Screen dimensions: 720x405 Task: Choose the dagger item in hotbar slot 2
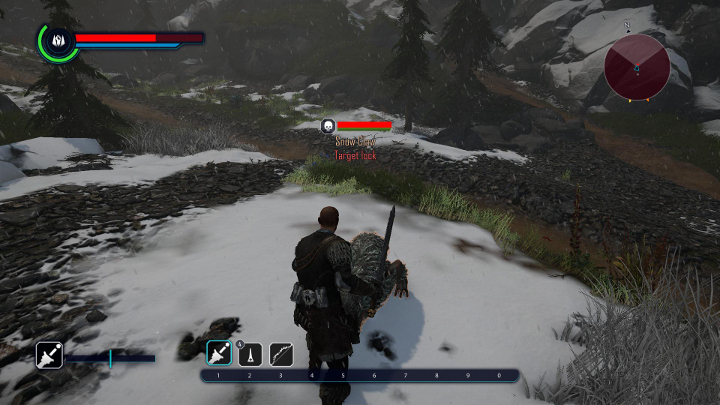(x=249, y=353)
